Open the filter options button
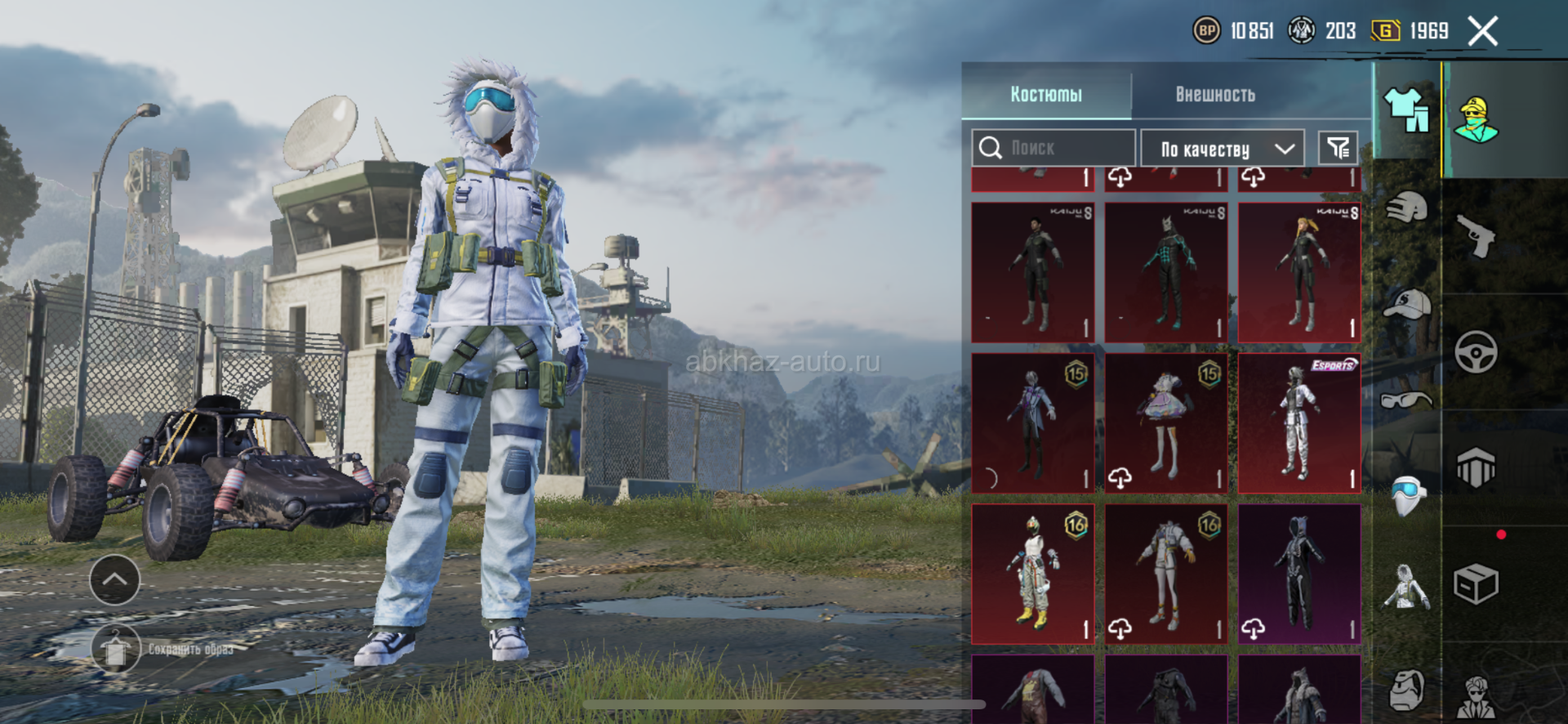The width and height of the screenshot is (1568, 724). click(1338, 148)
